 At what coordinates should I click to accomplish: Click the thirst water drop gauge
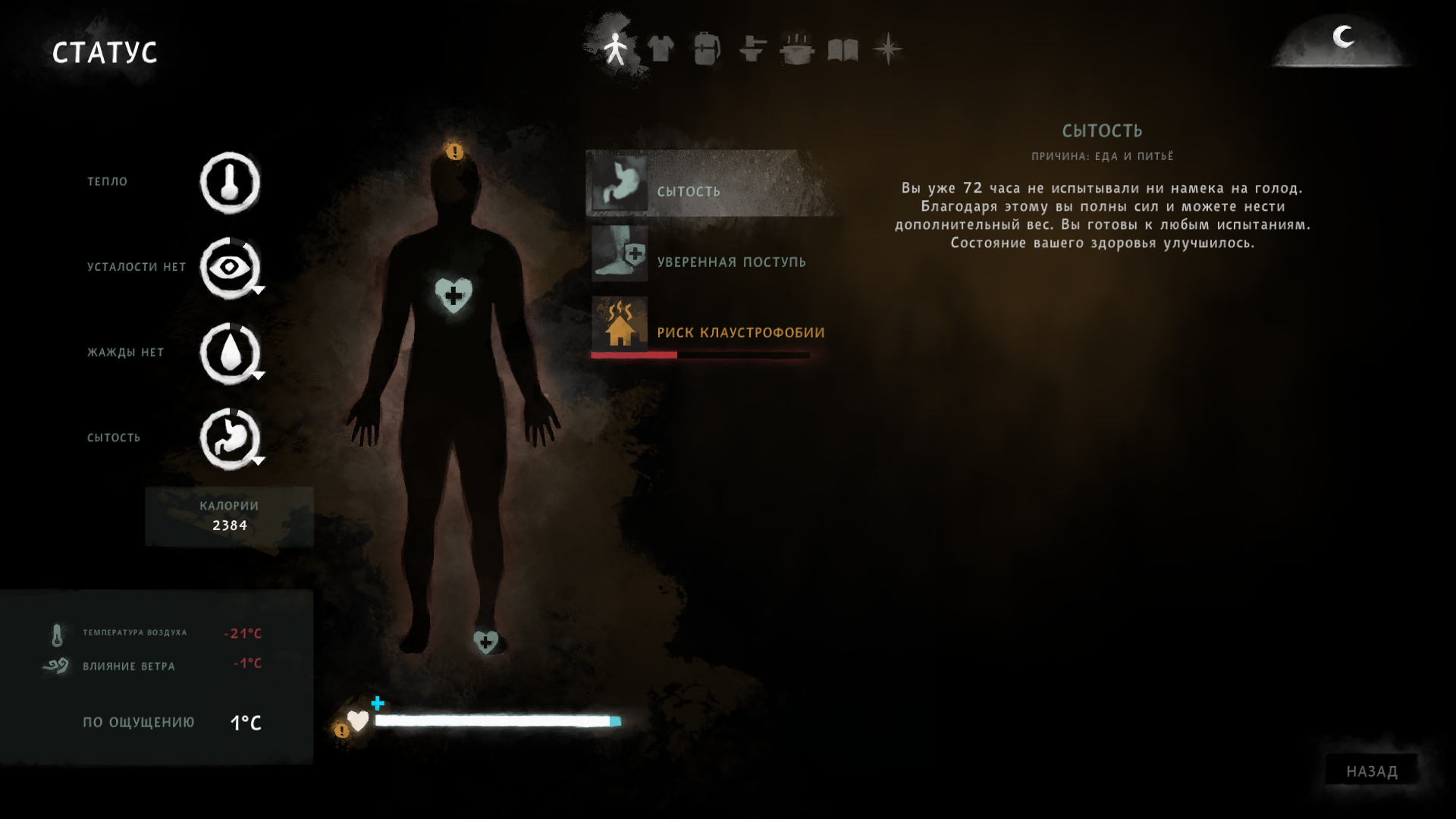coord(230,353)
